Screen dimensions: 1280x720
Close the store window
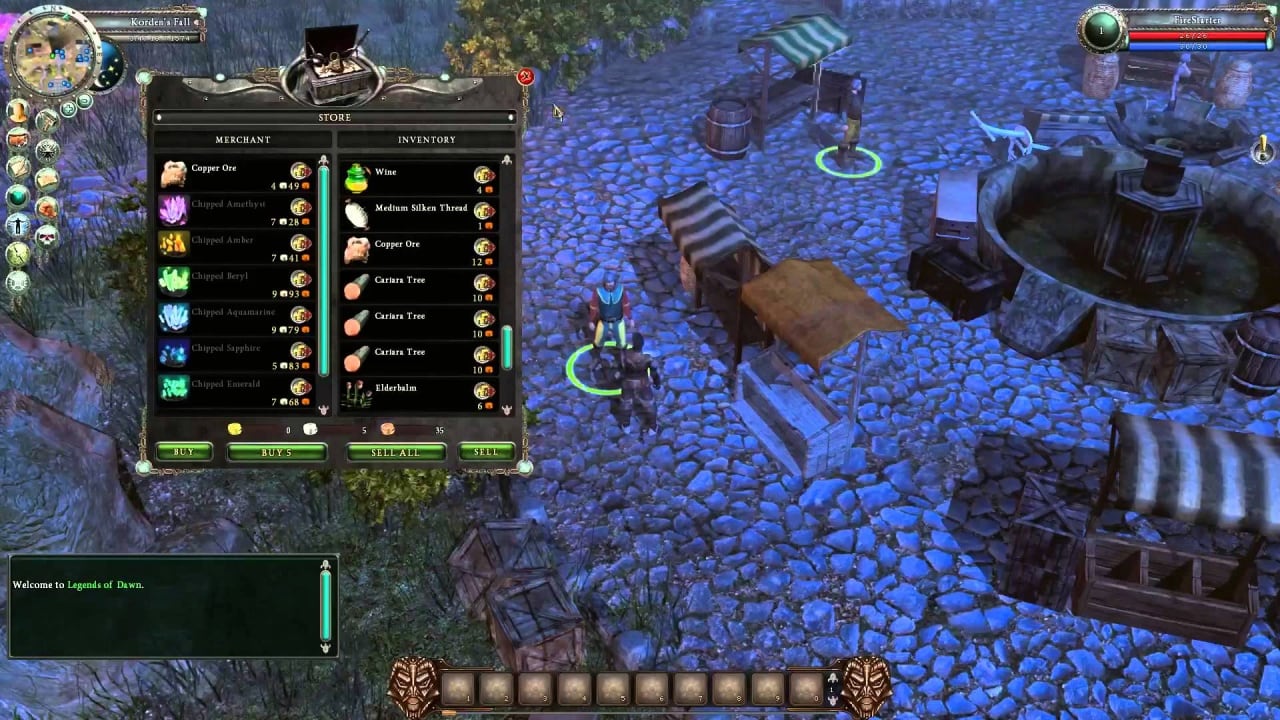(525, 76)
